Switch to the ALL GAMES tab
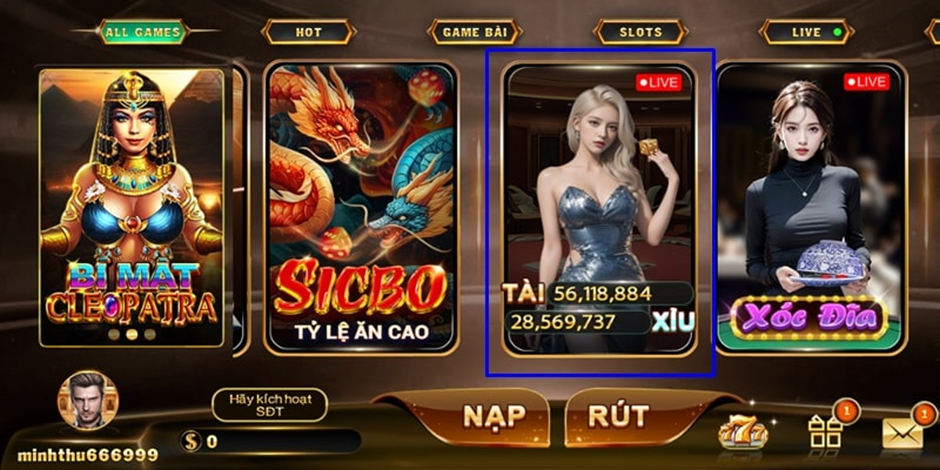The height and width of the screenshot is (470, 940). pos(142,32)
